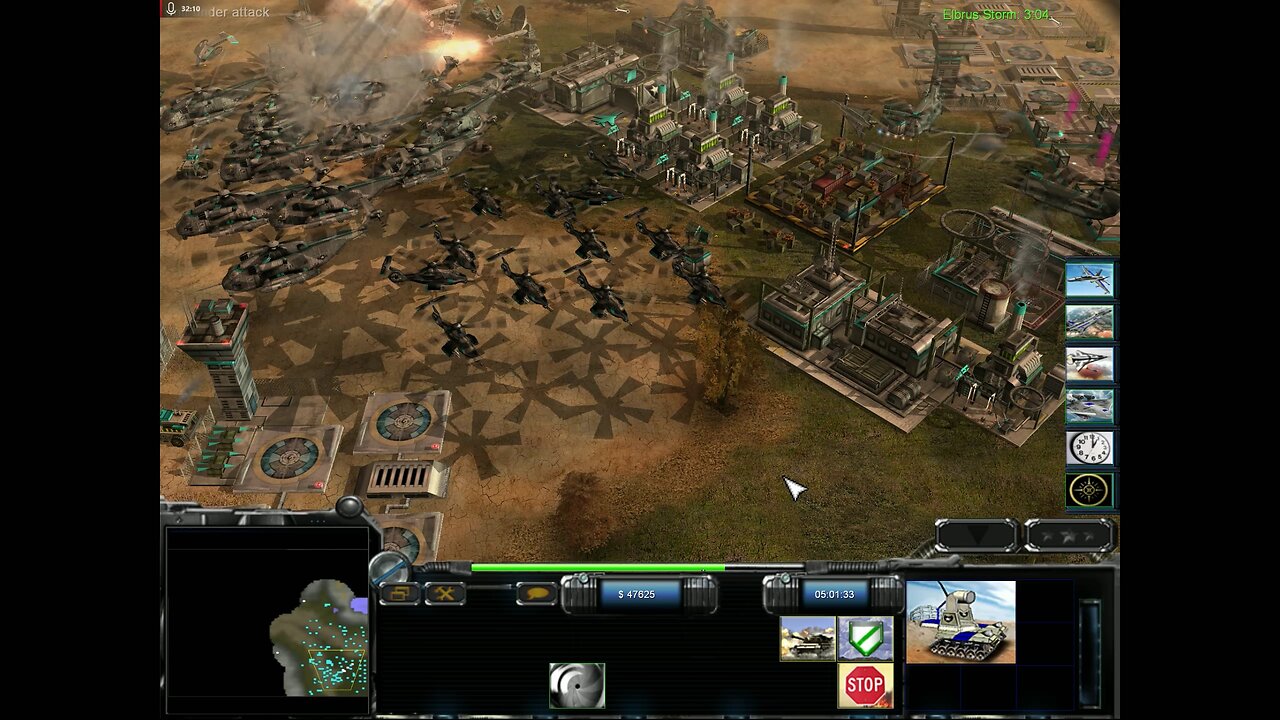
Task: Open chat using the speech bubble icon
Action: (536, 592)
